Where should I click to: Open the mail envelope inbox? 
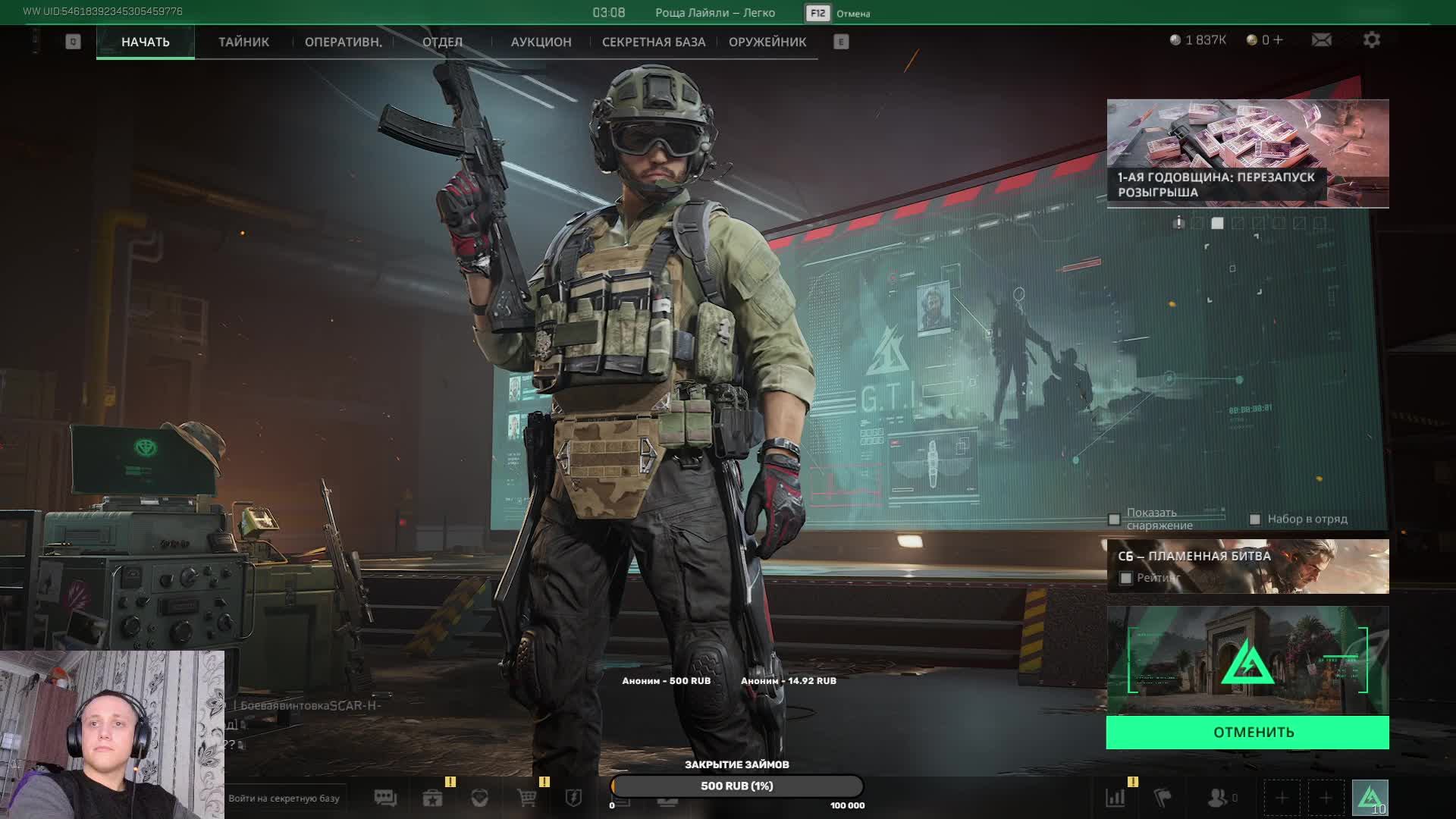1321,39
